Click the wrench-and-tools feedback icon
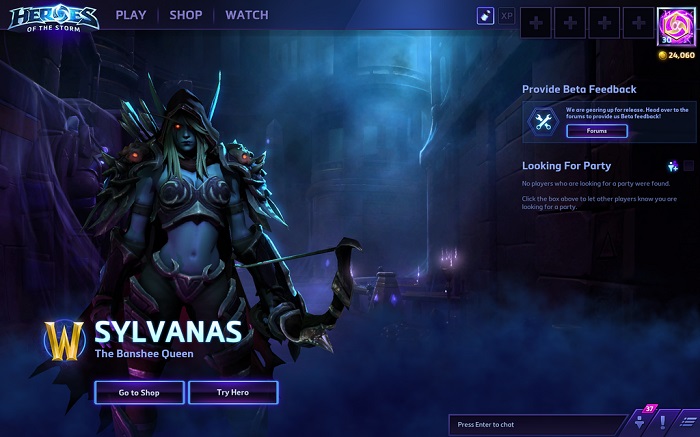Screen dimensions: 700x437 544,122
